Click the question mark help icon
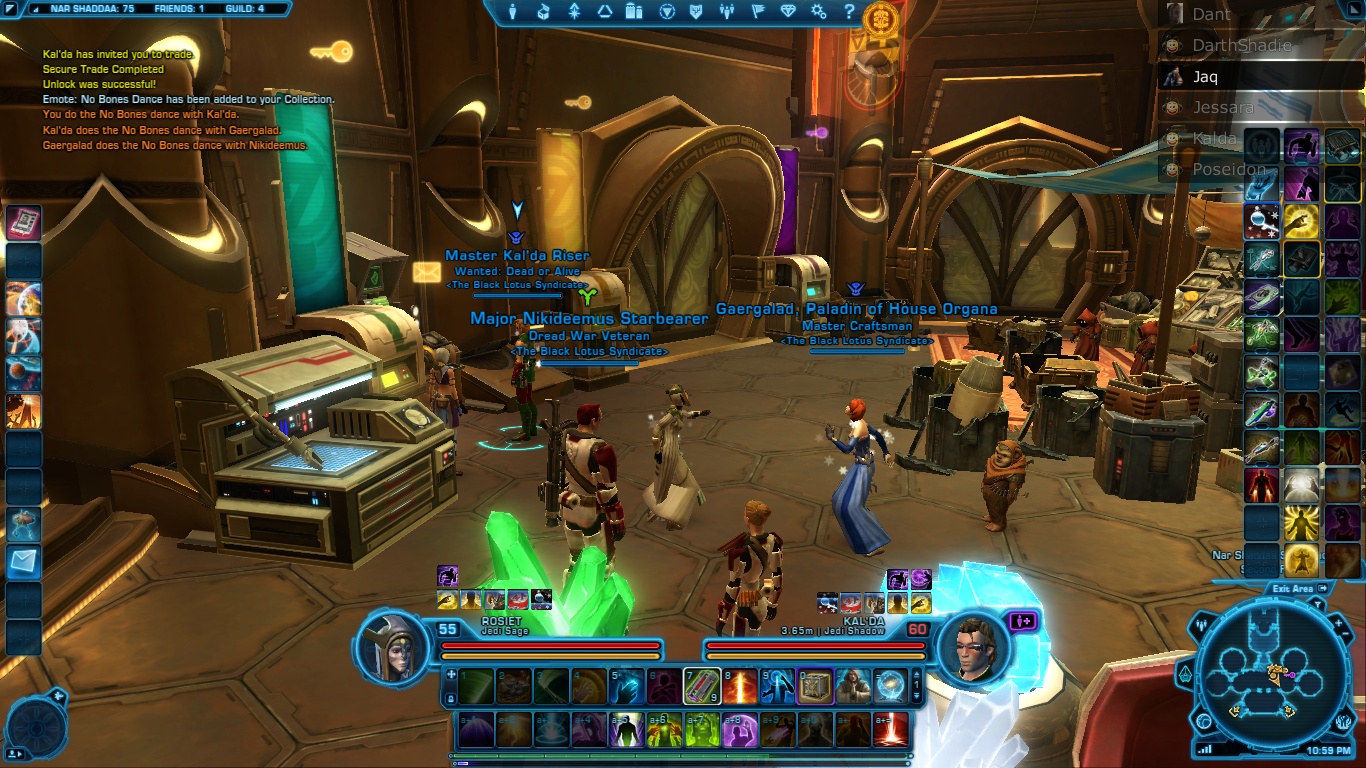 pos(849,12)
